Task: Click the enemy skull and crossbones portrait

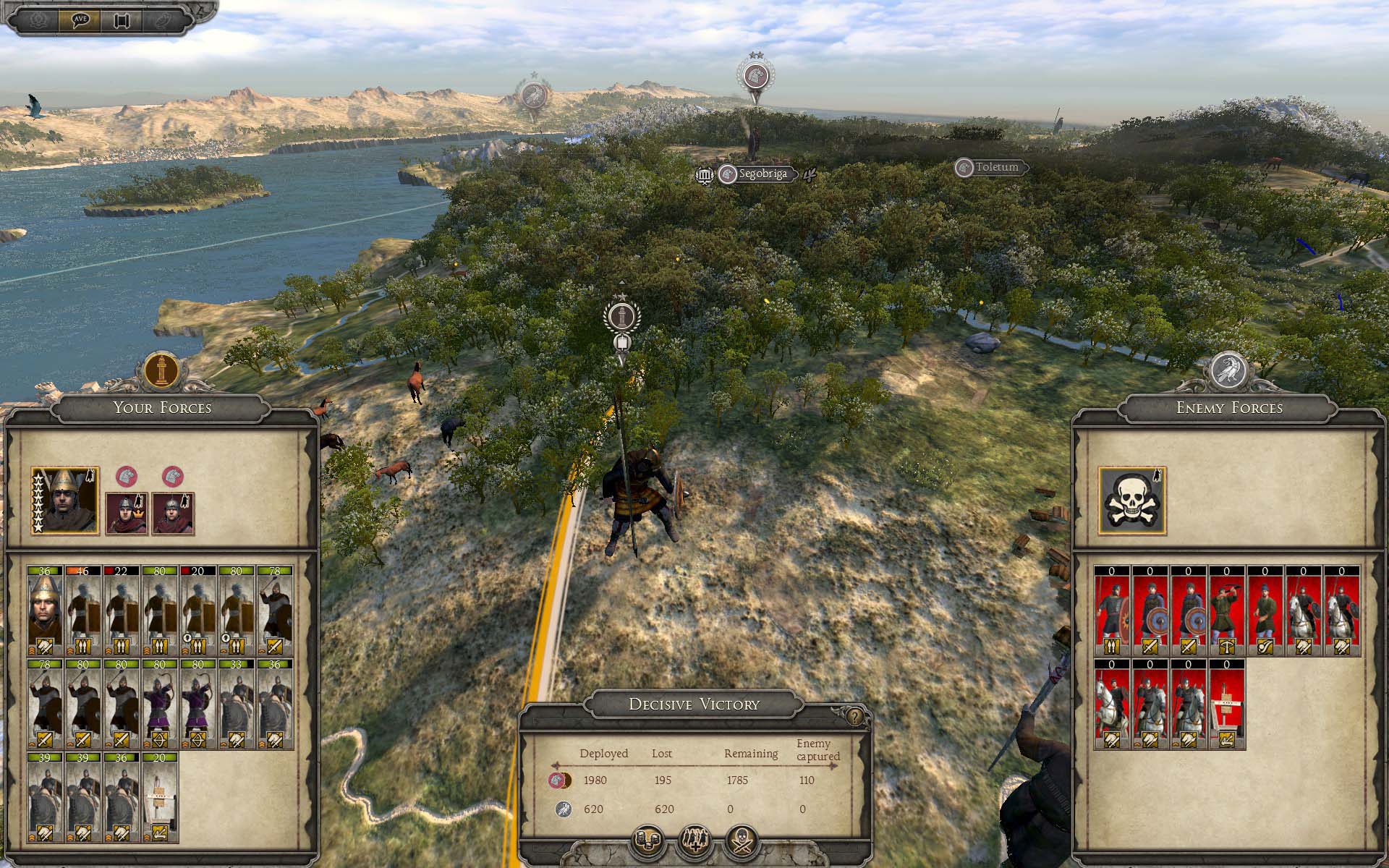Action: click(1132, 501)
